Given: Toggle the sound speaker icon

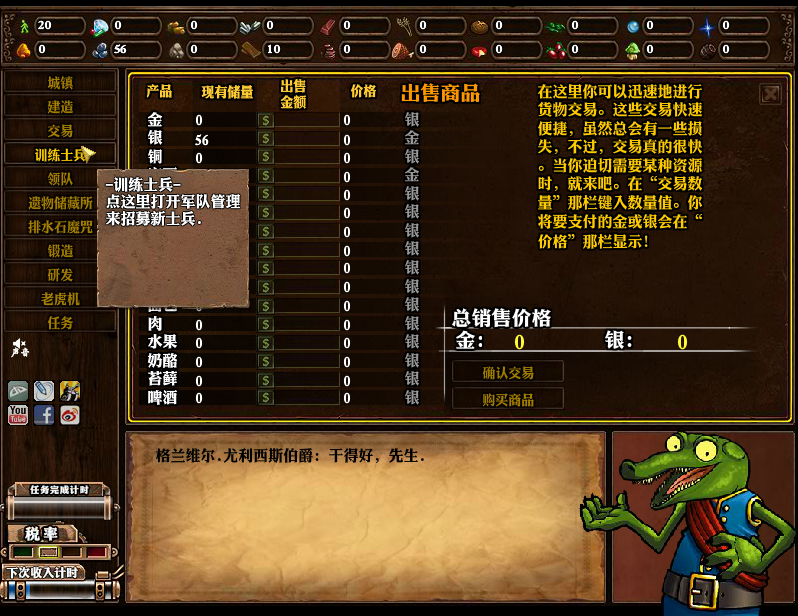Looking at the screenshot, I should click(x=19, y=348).
